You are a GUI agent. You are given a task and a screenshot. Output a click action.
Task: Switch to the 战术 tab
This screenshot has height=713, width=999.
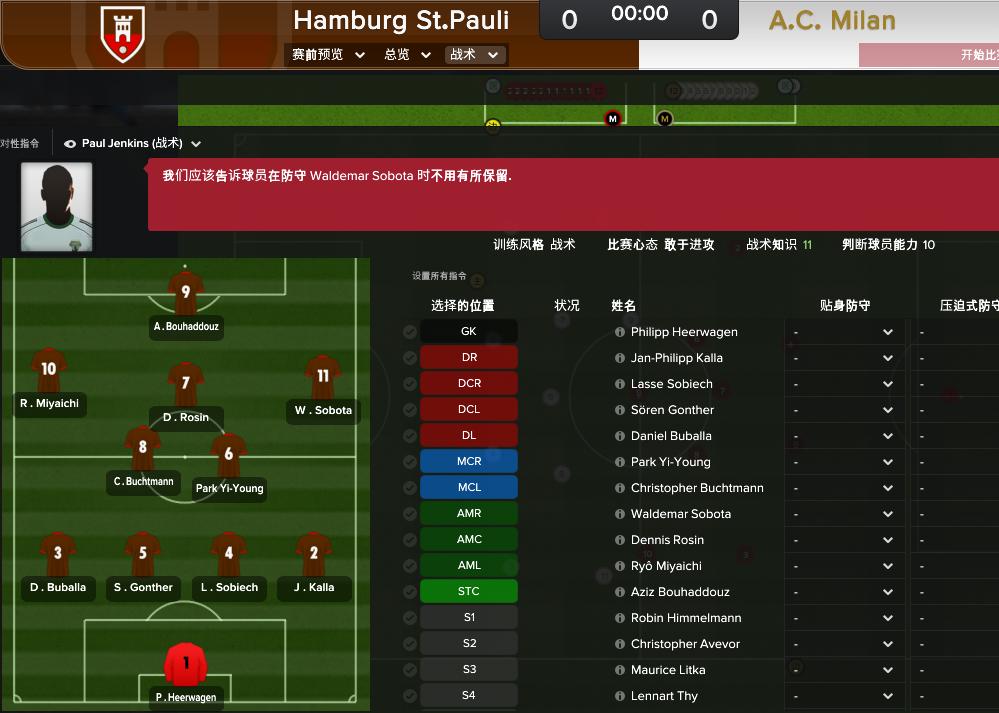click(475, 55)
